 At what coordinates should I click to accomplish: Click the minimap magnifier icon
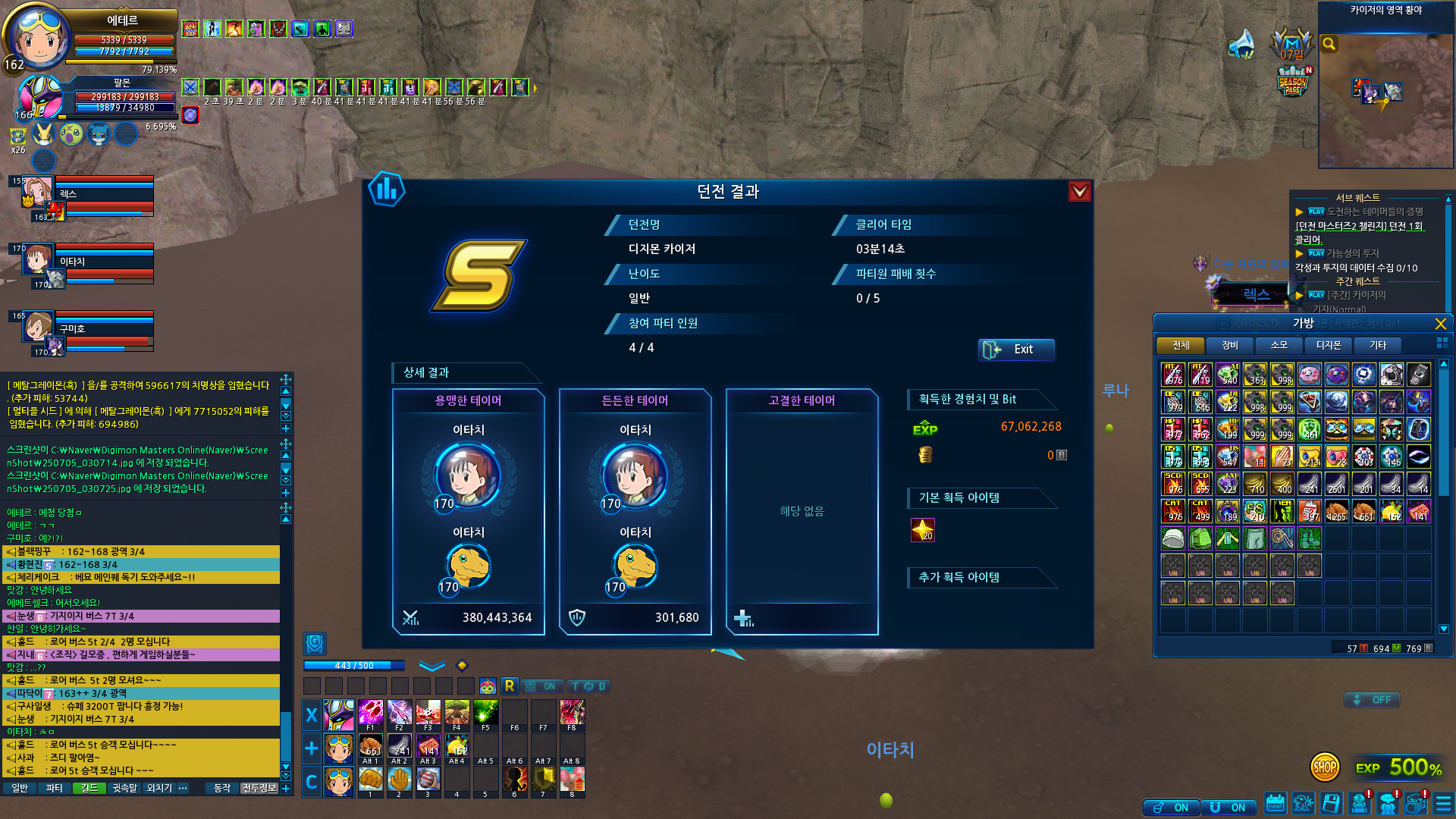[x=1329, y=44]
